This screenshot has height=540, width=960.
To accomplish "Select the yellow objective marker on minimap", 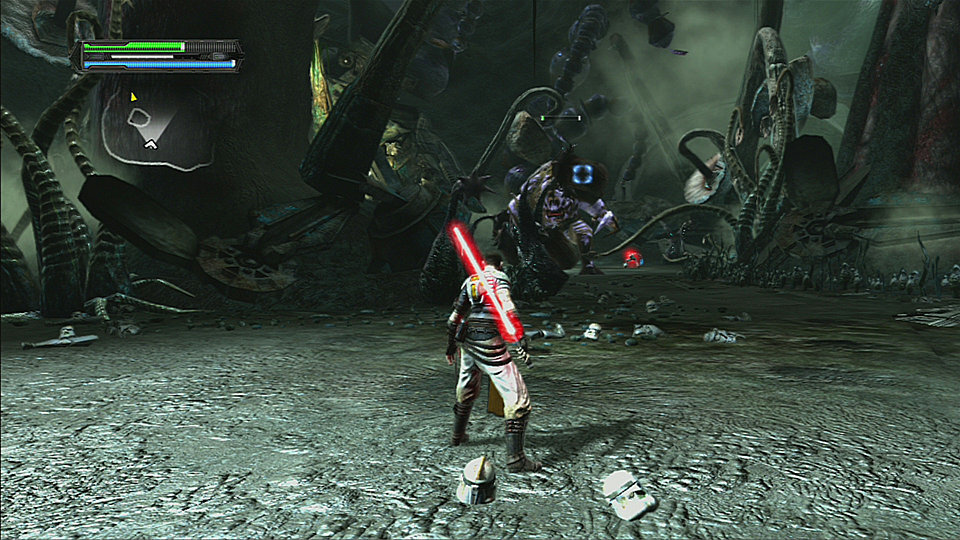I will [x=133, y=97].
